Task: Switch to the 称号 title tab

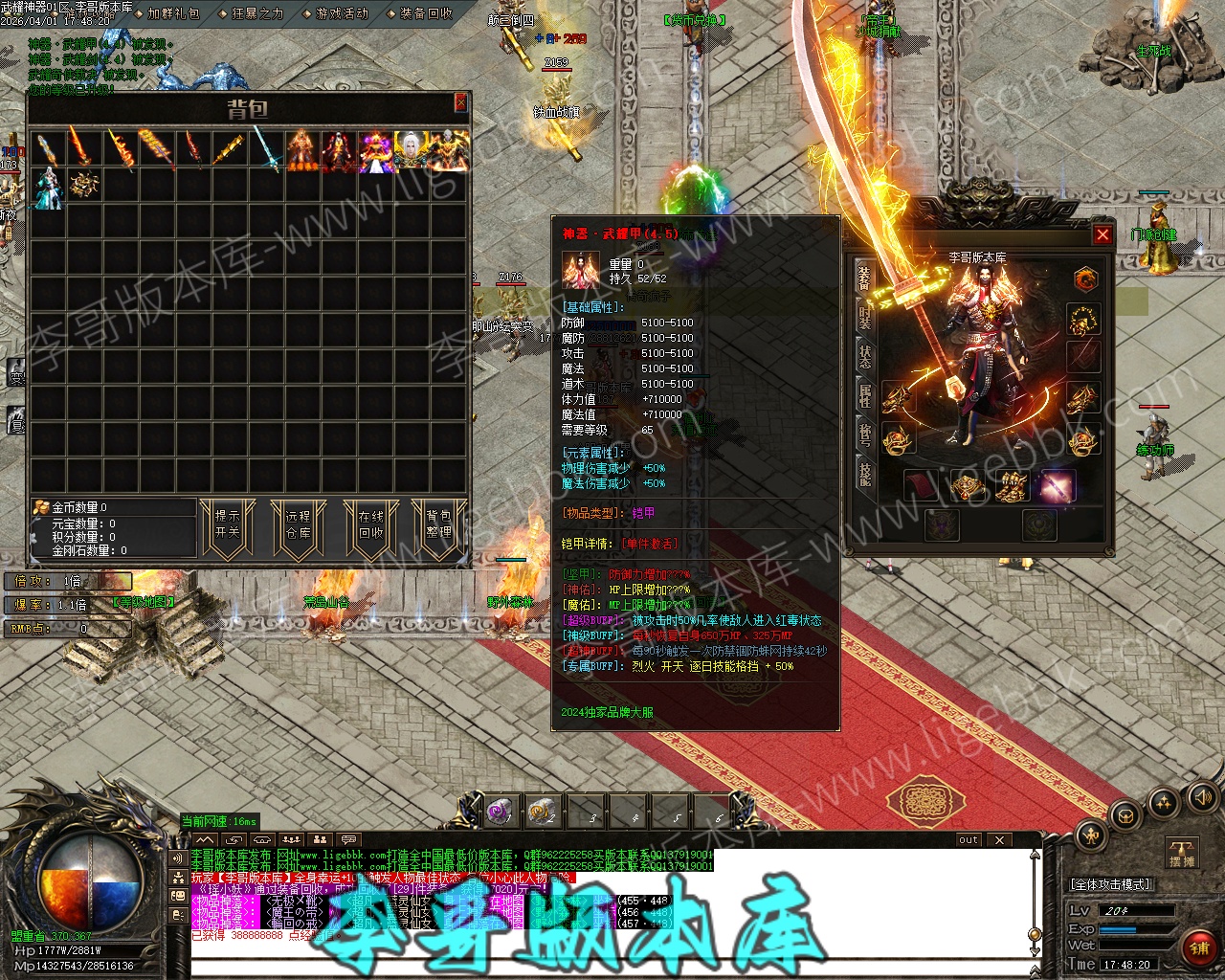Action: (865, 434)
